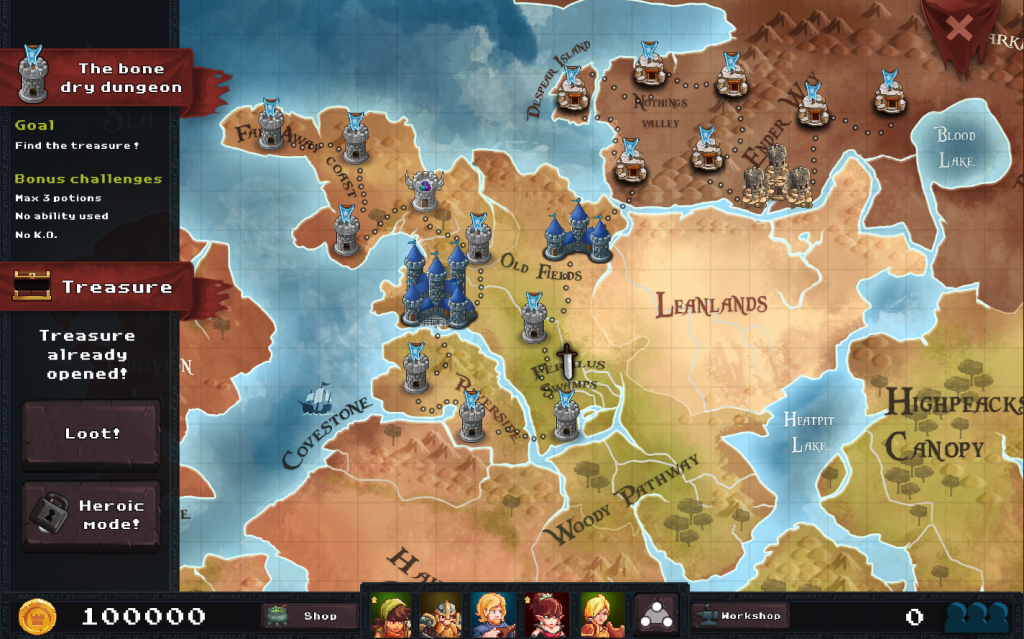Viewport: 1024px width, 639px height.
Task: Open the blue multiplayer silhouettes icon
Action: point(976,616)
